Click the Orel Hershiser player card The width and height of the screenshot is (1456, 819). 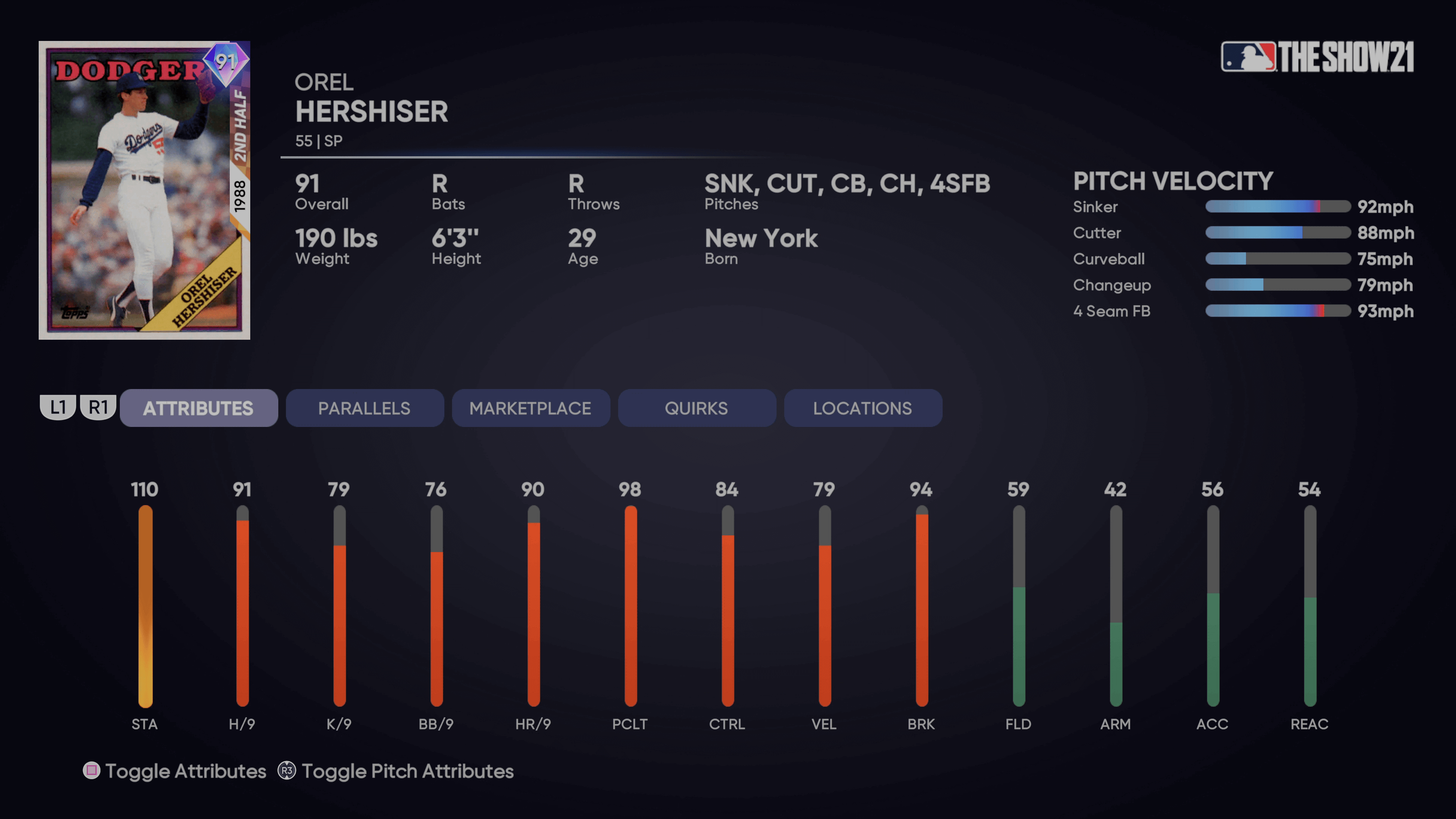[x=144, y=190]
